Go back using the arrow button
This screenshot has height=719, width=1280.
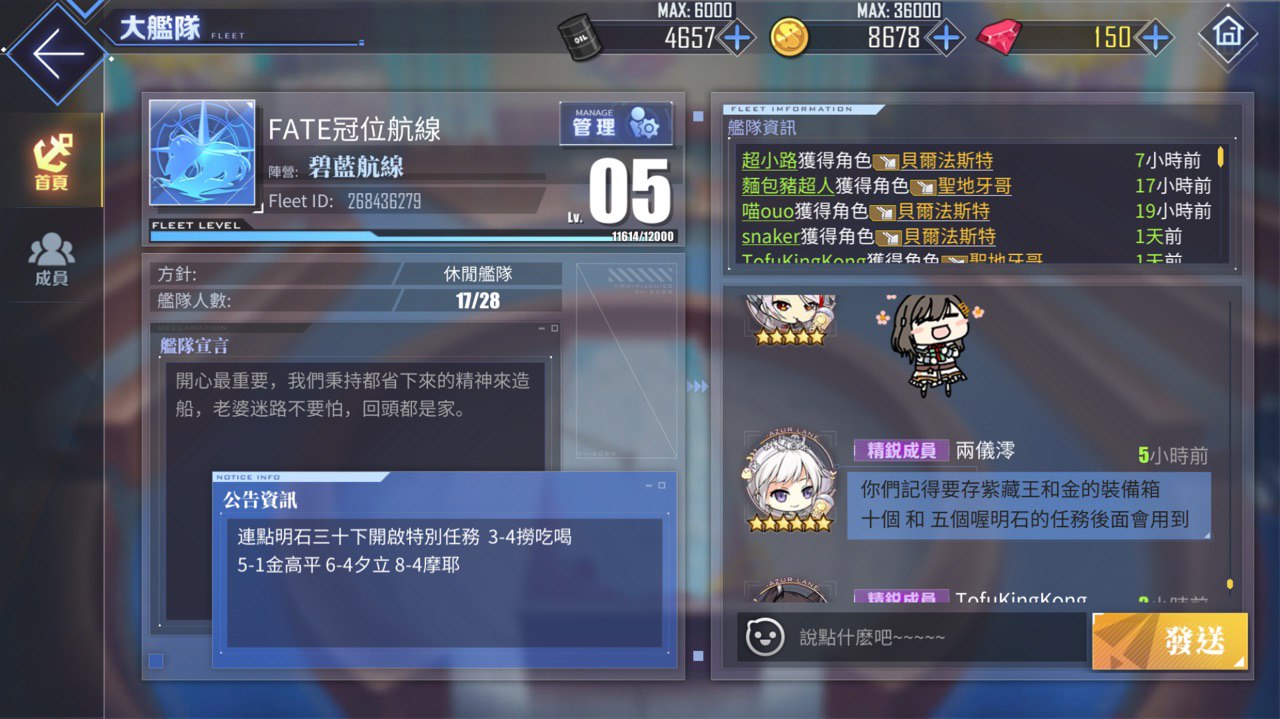pyautogui.click(x=55, y=53)
